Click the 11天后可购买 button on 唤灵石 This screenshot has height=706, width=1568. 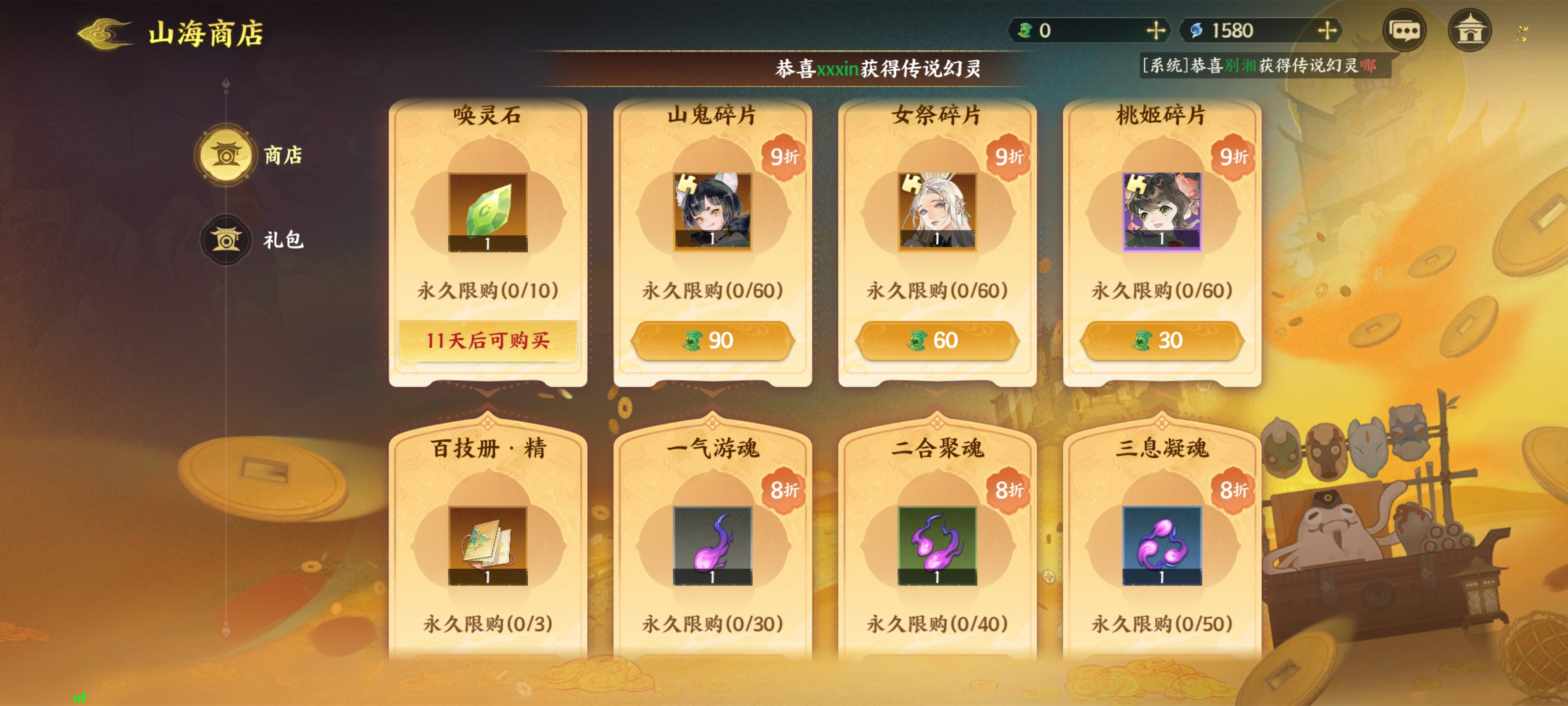click(x=488, y=342)
